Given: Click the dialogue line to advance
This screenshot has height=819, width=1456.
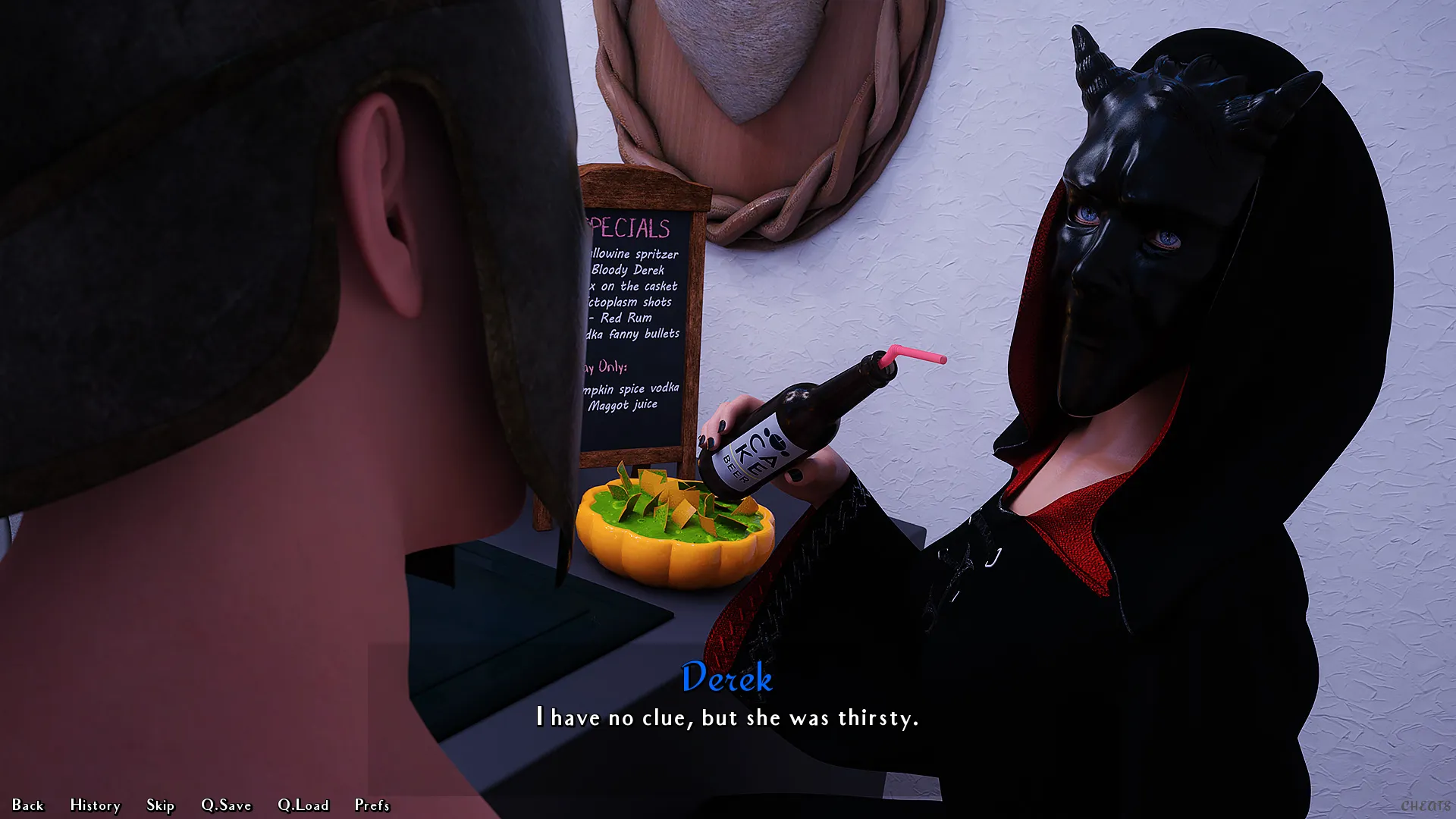Looking at the screenshot, I should [727, 717].
